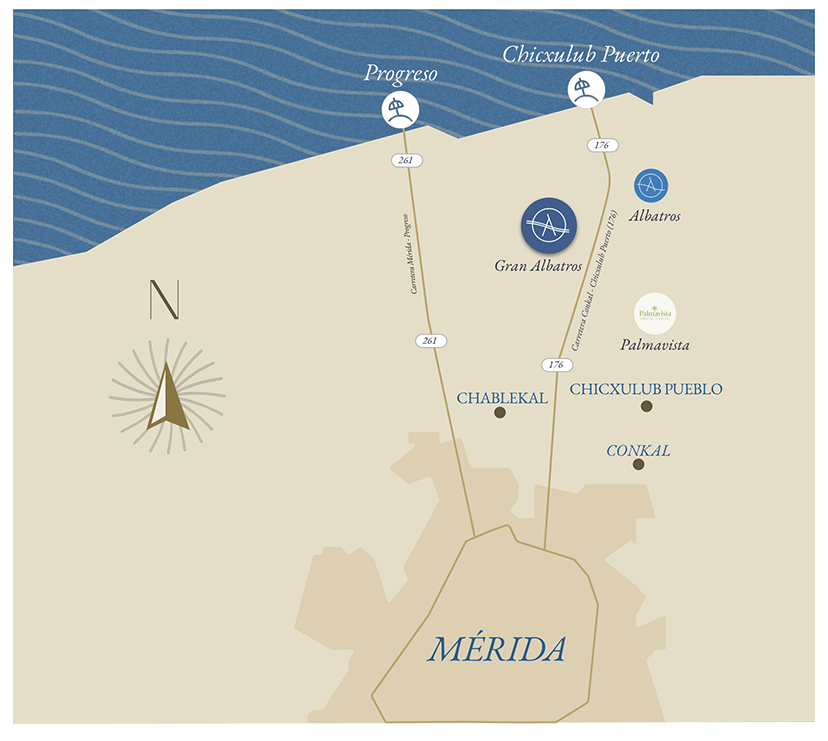The image size is (828, 741).
Task: Select the Chablekal town dot
Action: click(500, 412)
